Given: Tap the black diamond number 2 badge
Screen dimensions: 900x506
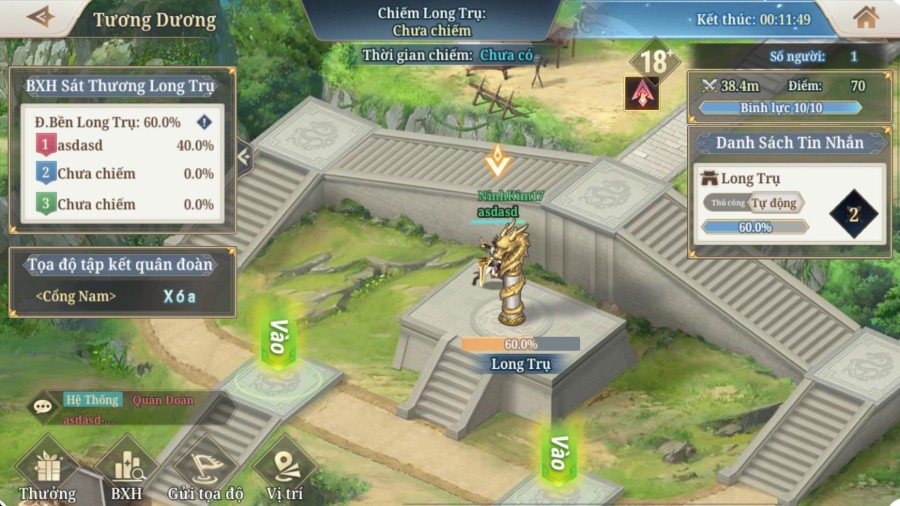Looking at the screenshot, I should click(x=853, y=213).
